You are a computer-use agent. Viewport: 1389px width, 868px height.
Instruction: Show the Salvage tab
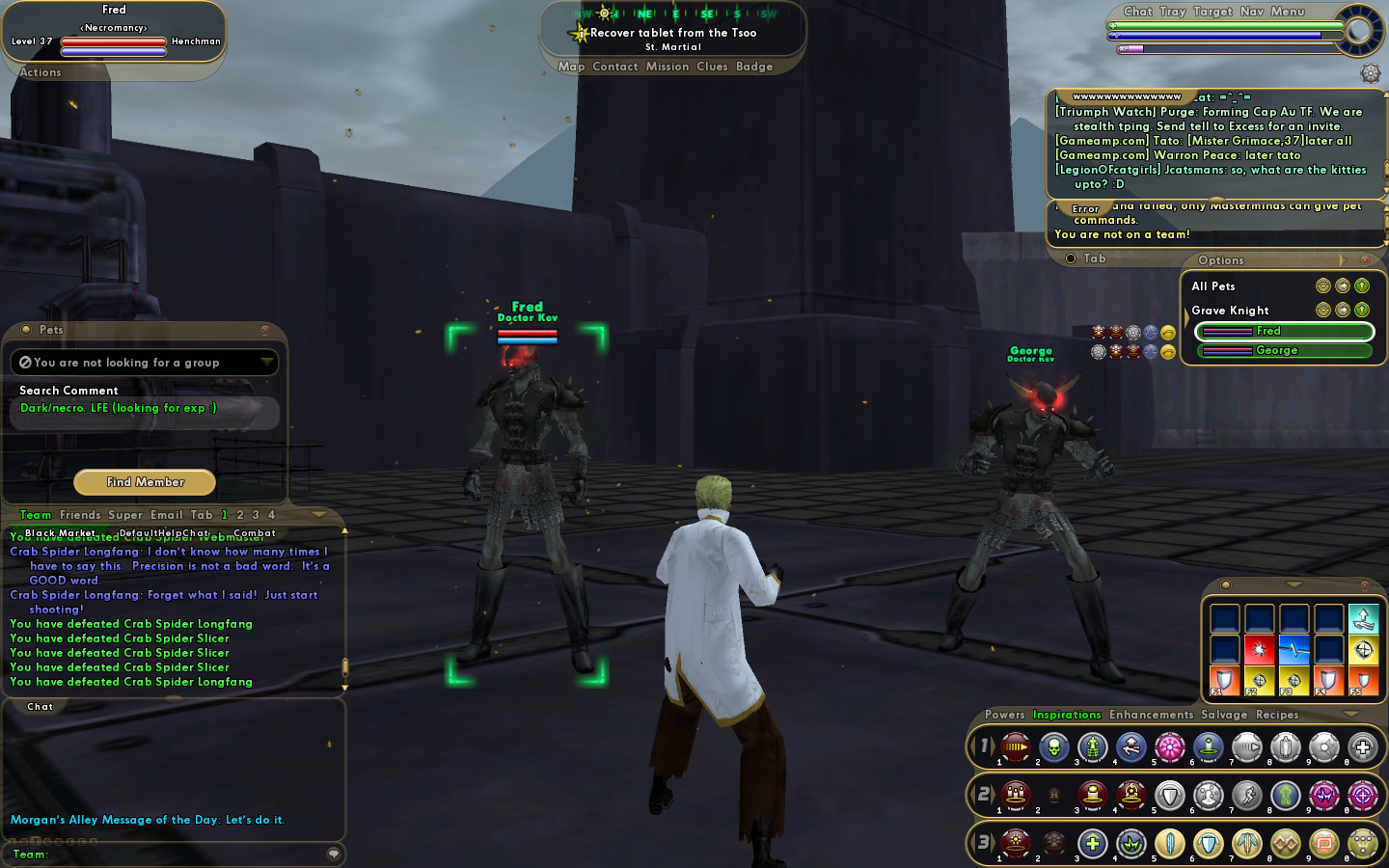pyautogui.click(x=1224, y=715)
